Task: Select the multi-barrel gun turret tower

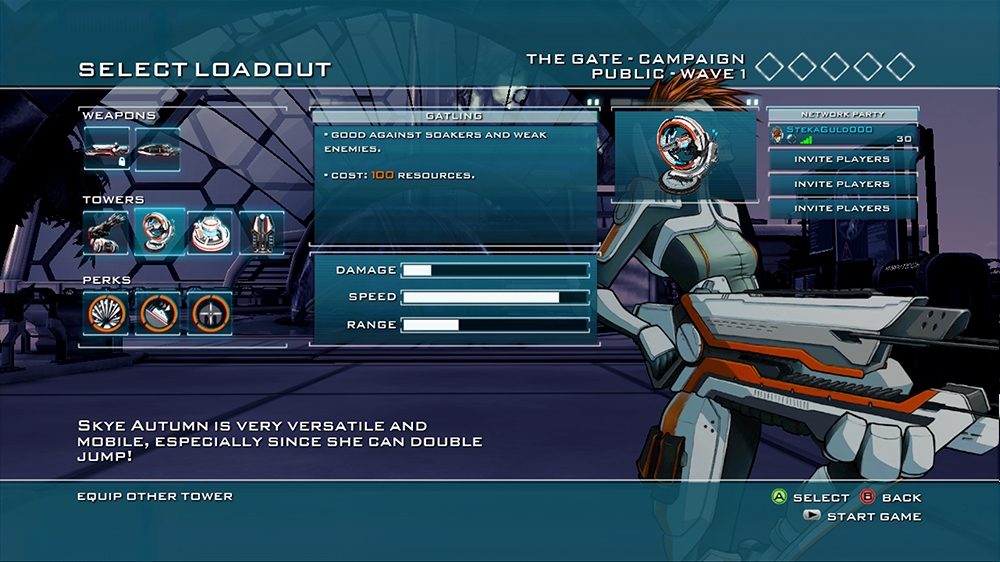Action: tap(106, 232)
